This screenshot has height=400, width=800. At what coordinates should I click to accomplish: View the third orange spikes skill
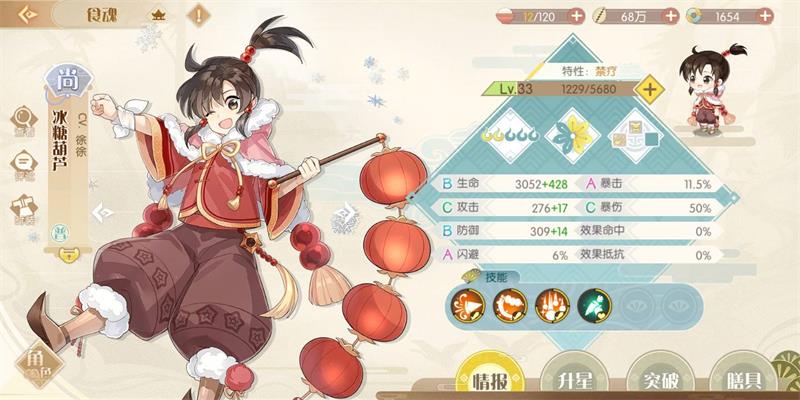(551, 302)
